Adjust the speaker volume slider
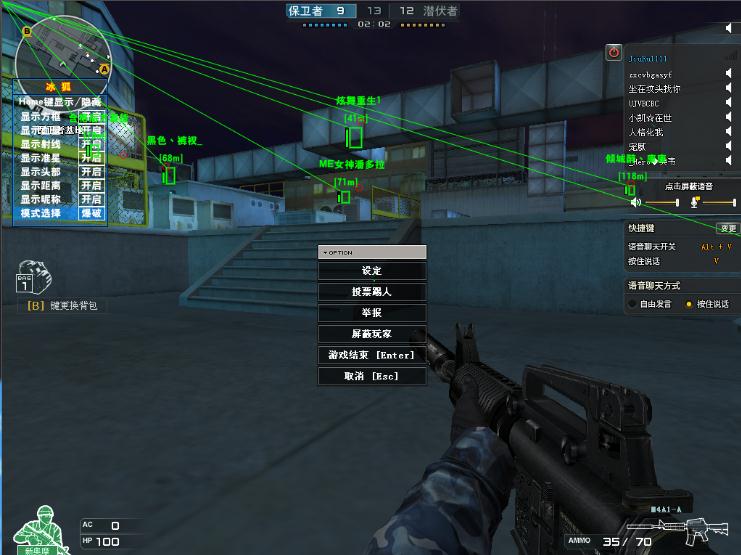The width and height of the screenshot is (741, 555). click(x=661, y=202)
